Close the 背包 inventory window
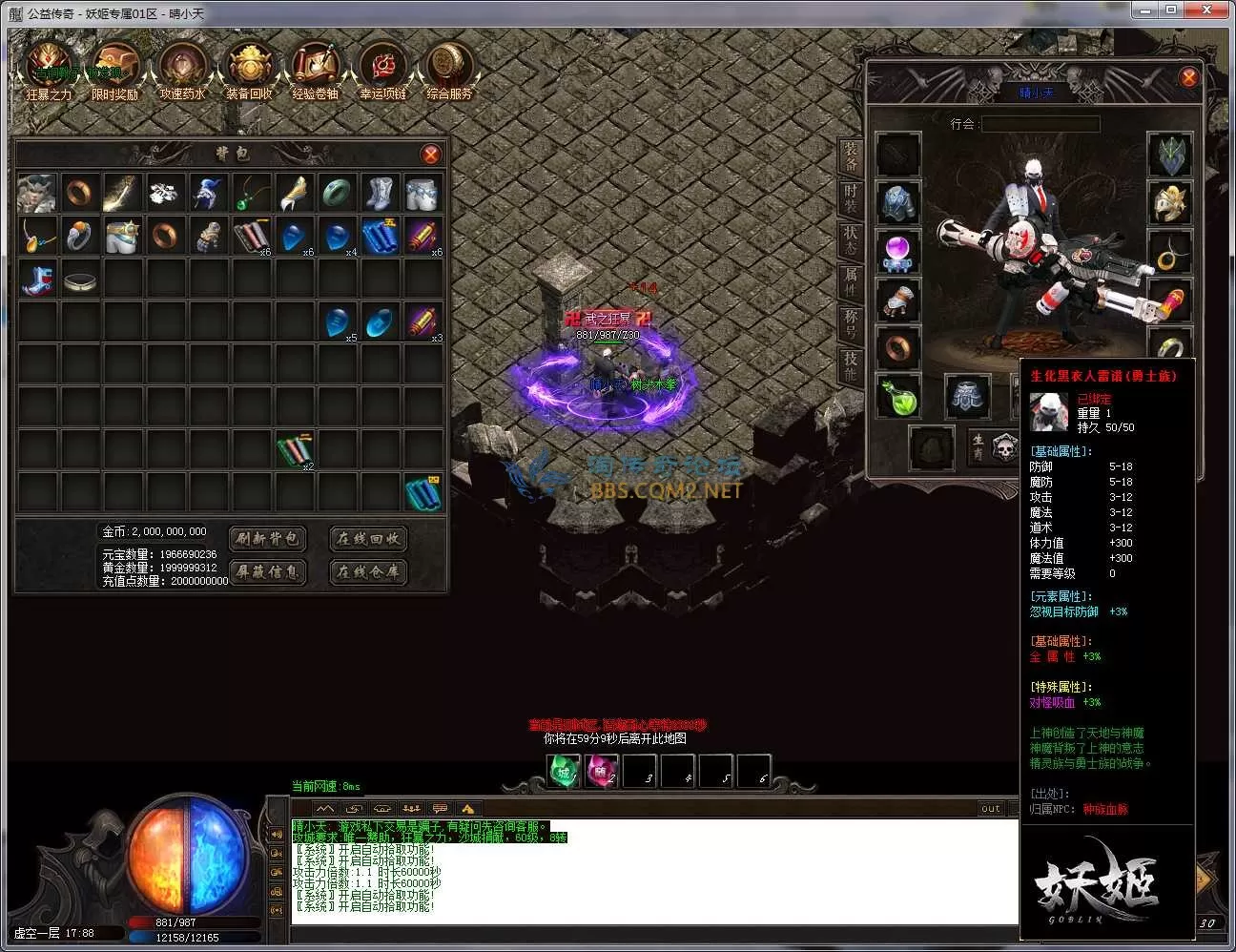 [431, 155]
